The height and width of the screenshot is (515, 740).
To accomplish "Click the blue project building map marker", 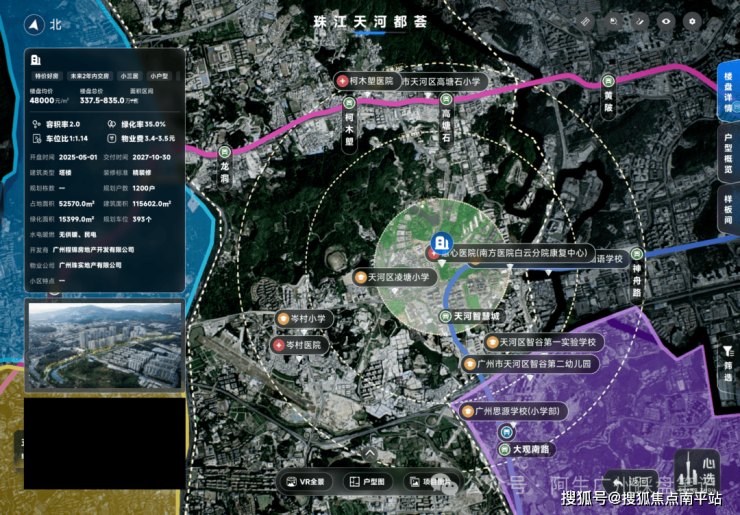I will pyautogui.click(x=440, y=243).
